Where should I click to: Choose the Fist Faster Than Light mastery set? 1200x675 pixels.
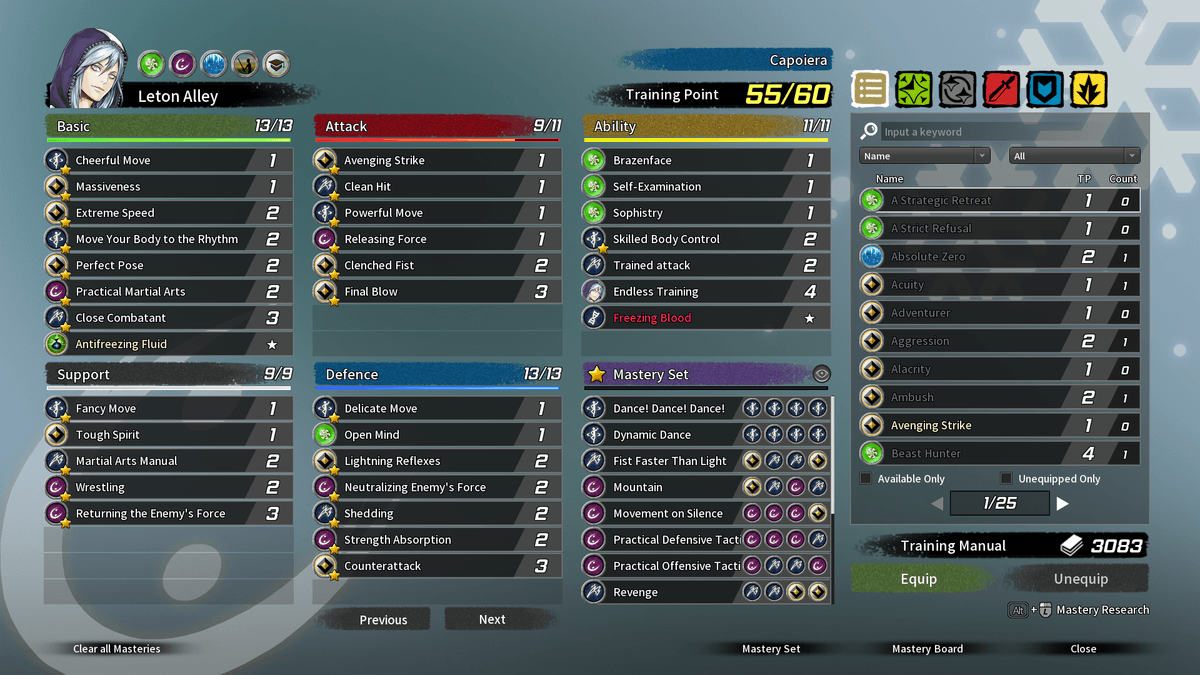click(x=670, y=461)
